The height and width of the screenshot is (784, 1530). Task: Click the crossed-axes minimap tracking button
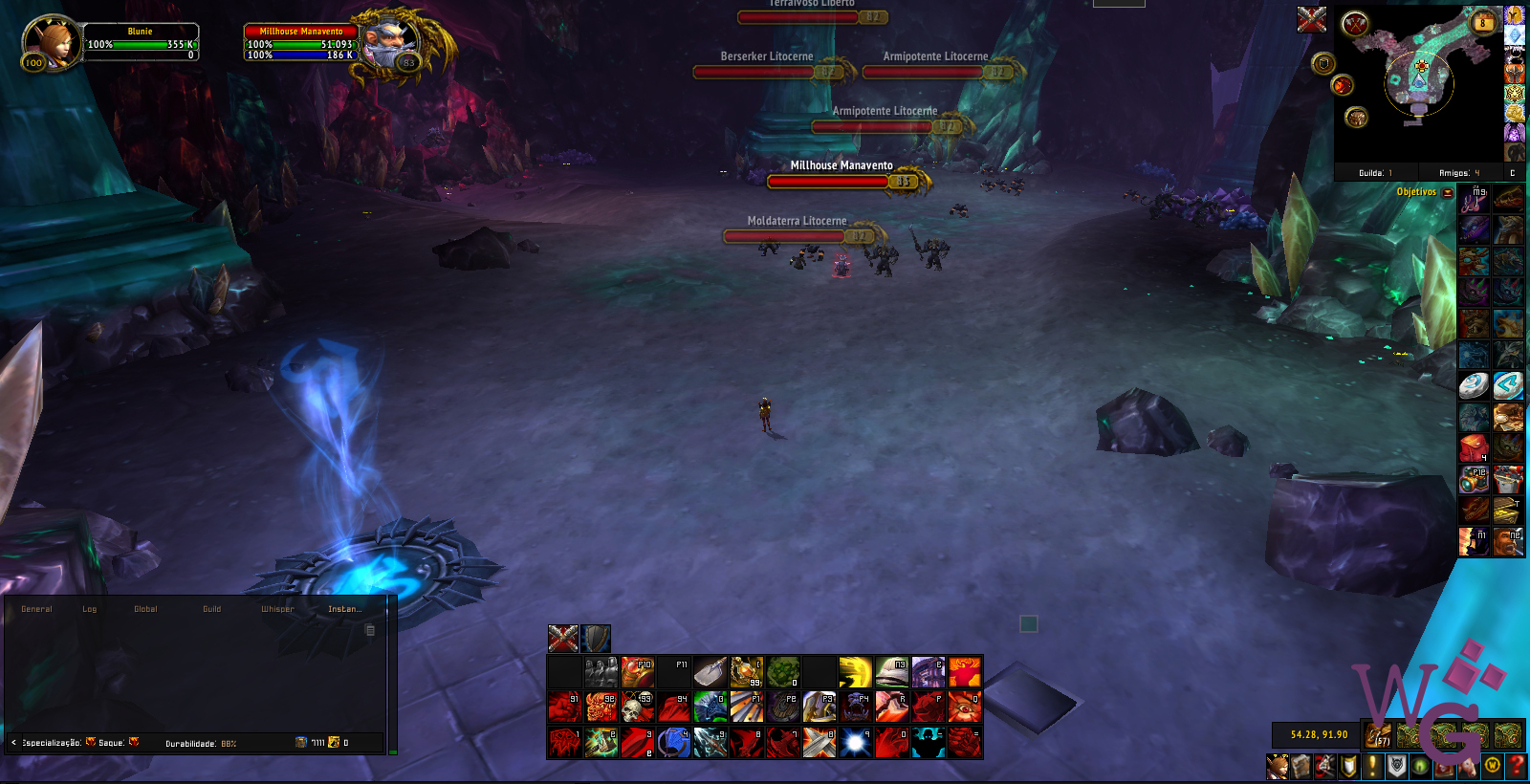pos(1355,24)
